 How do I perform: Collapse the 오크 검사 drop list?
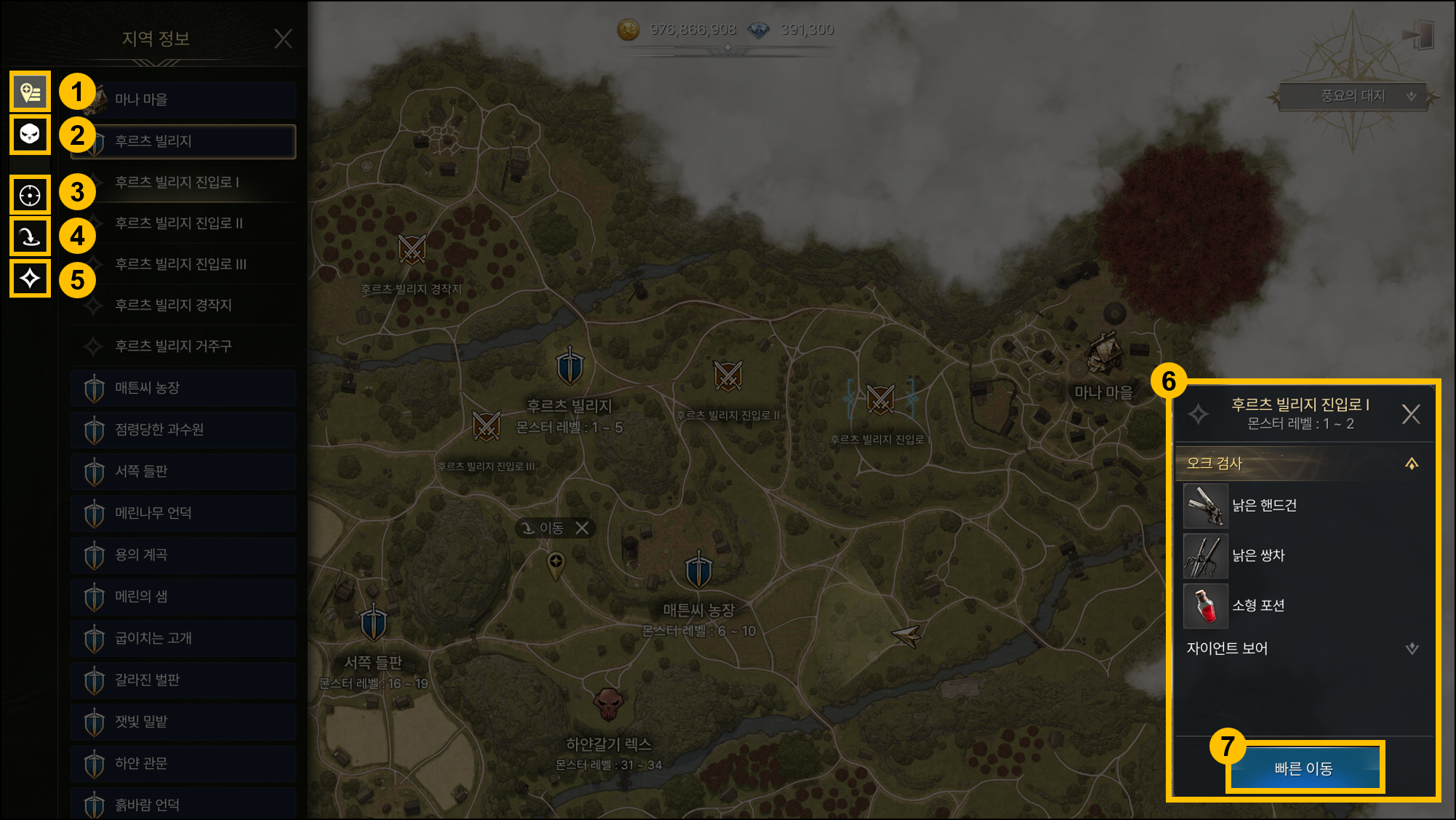(1412, 464)
